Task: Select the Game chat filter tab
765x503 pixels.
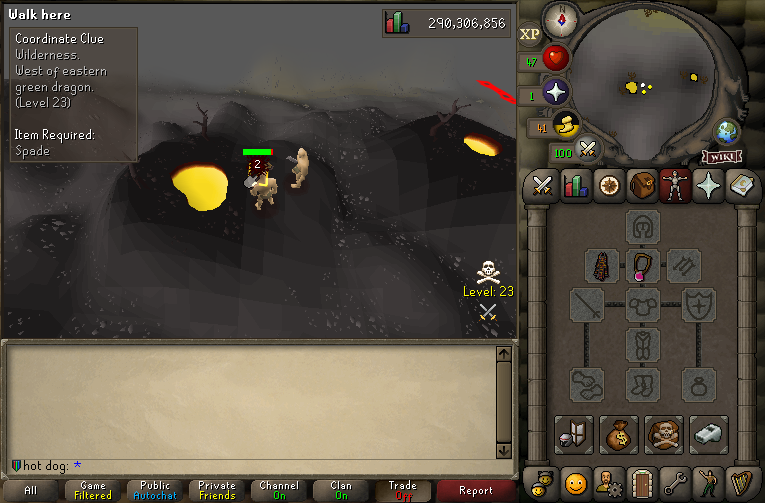Action: click(93, 490)
